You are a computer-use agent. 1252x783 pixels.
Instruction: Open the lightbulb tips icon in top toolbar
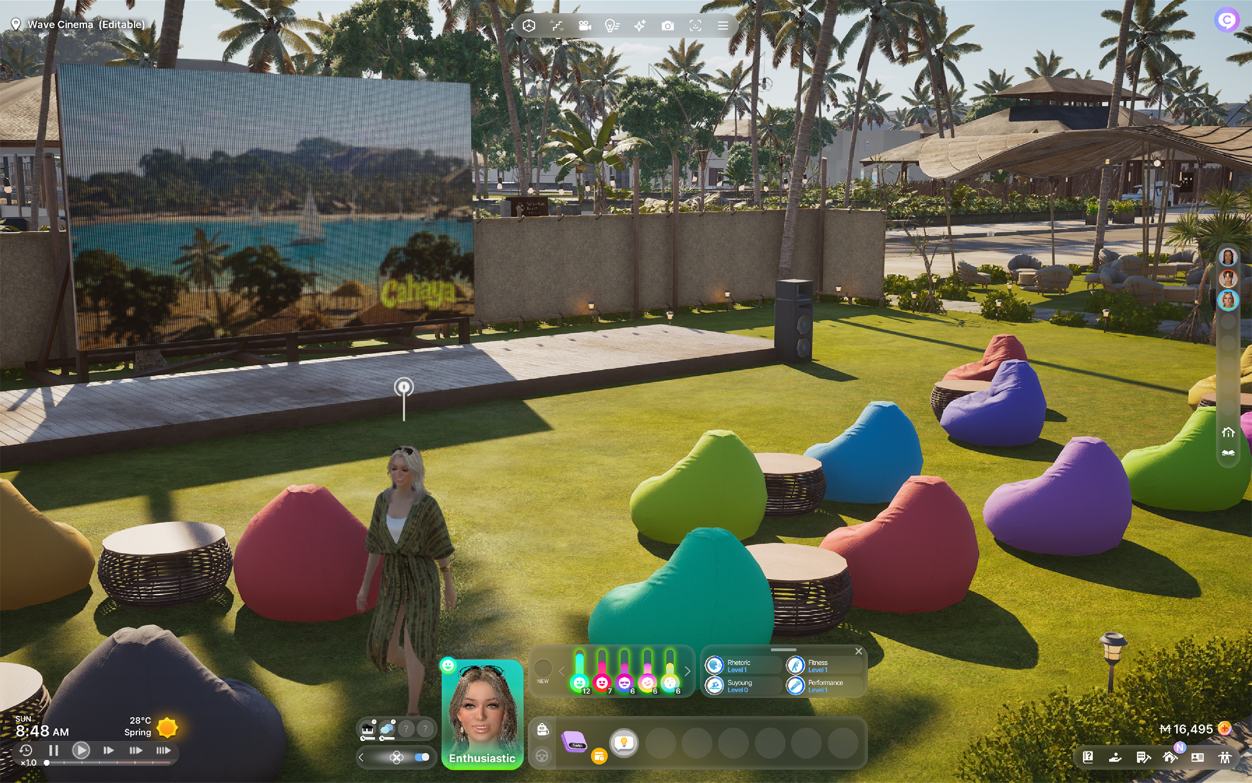(x=612, y=26)
